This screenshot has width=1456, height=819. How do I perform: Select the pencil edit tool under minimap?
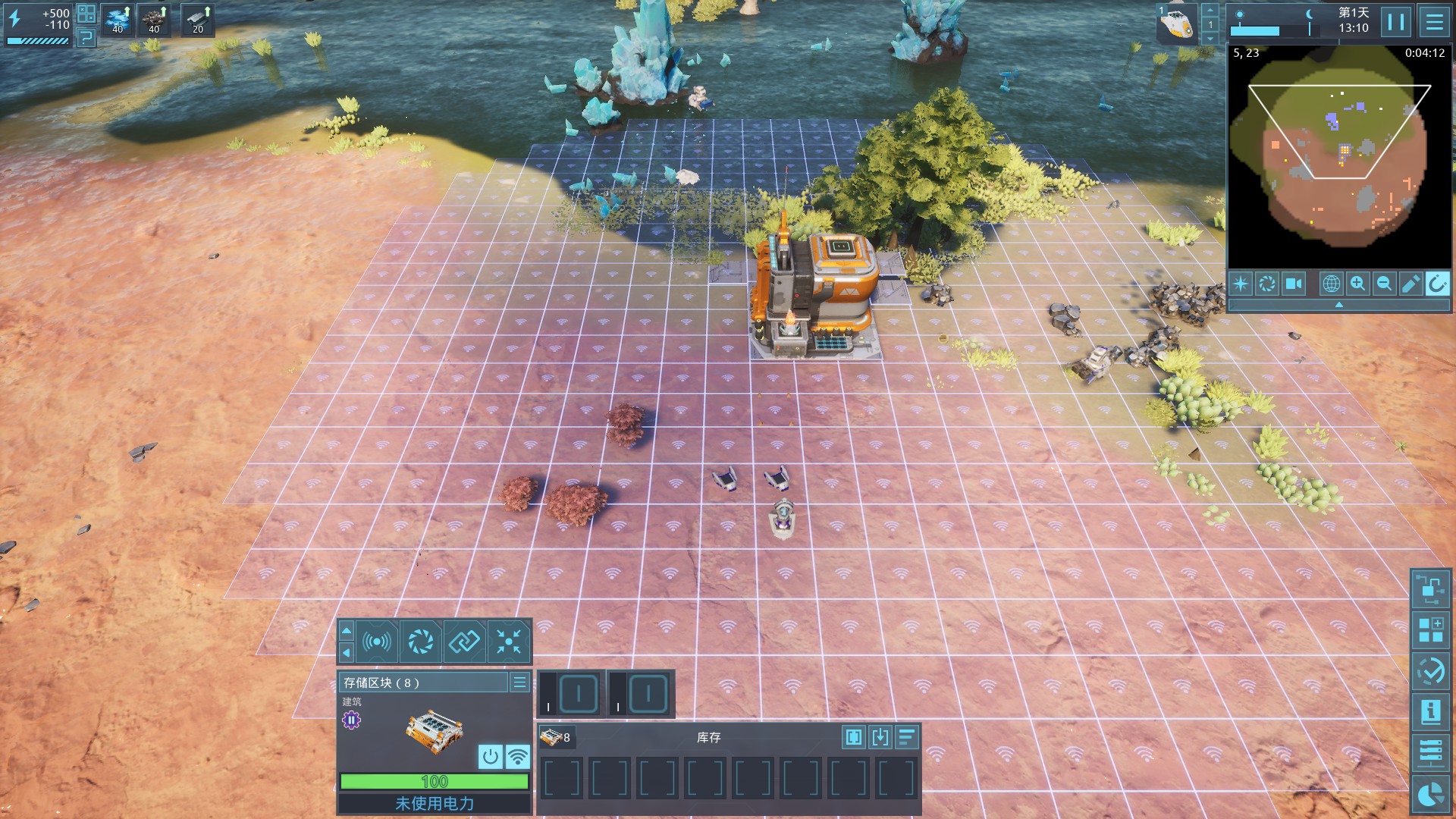tap(1410, 284)
